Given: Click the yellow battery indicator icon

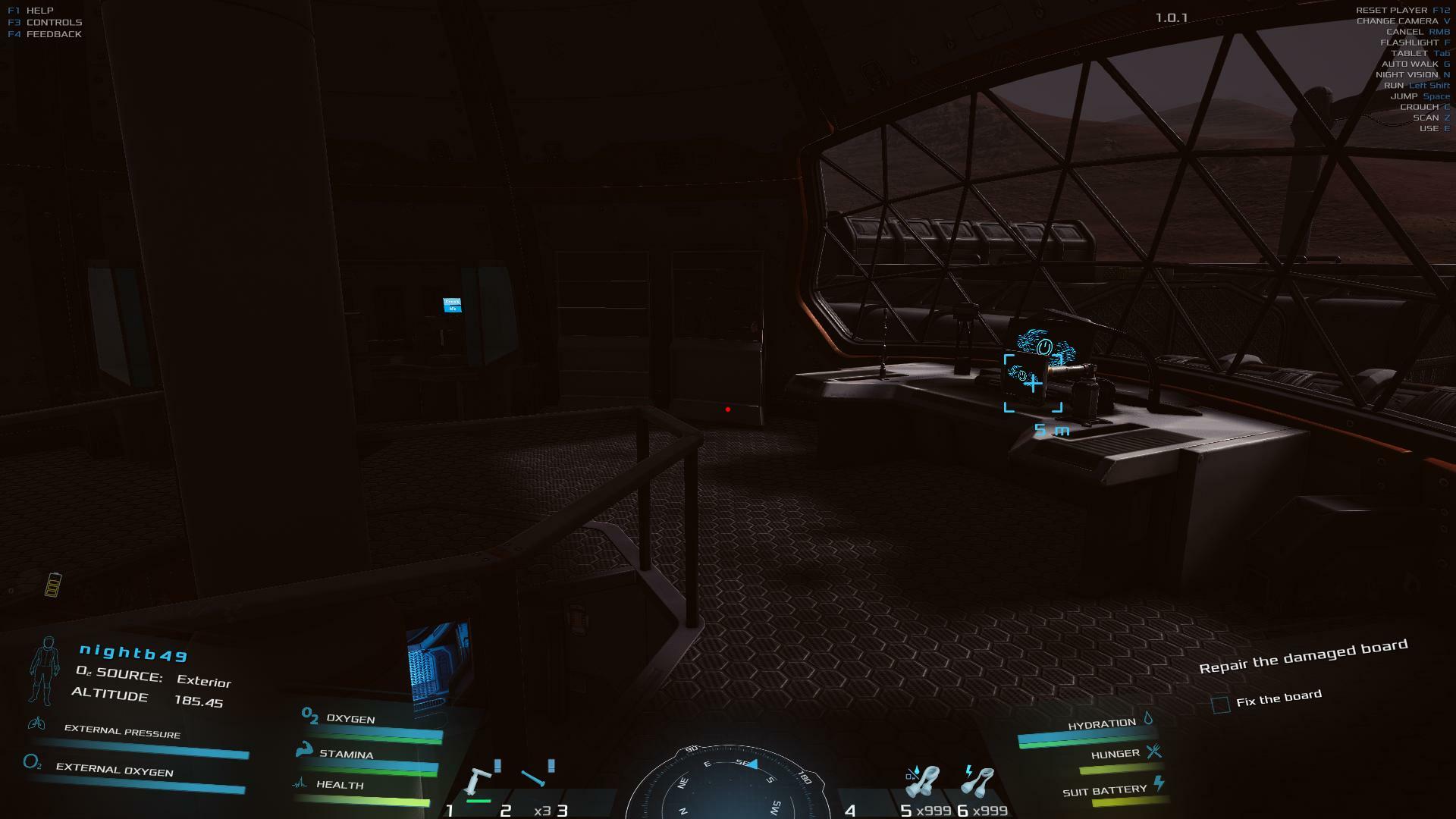Looking at the screenshot, I should pyautogui.click(x=52, y=585).
